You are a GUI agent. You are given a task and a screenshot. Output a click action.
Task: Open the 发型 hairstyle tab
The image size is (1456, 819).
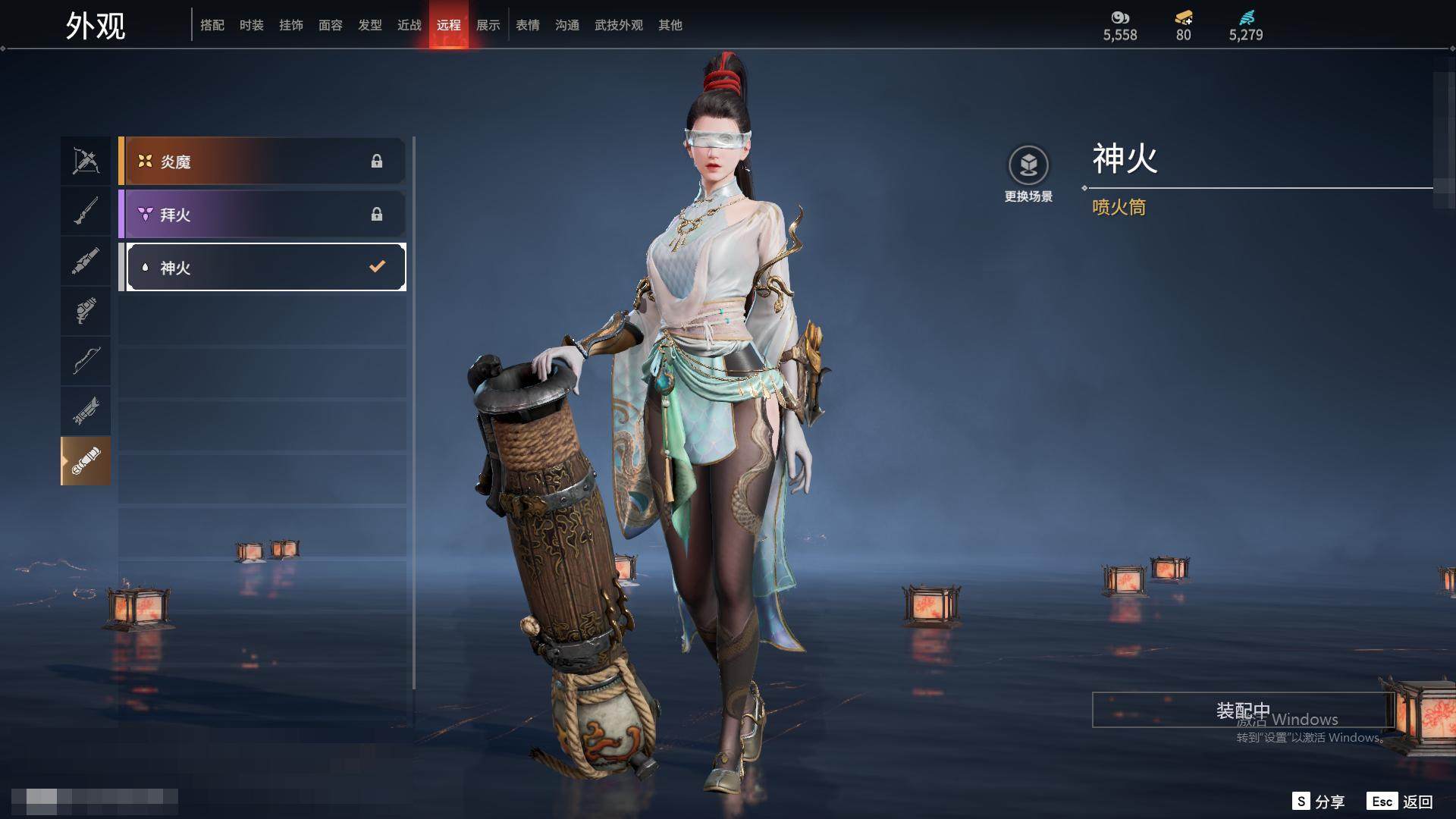coord(370,25)
